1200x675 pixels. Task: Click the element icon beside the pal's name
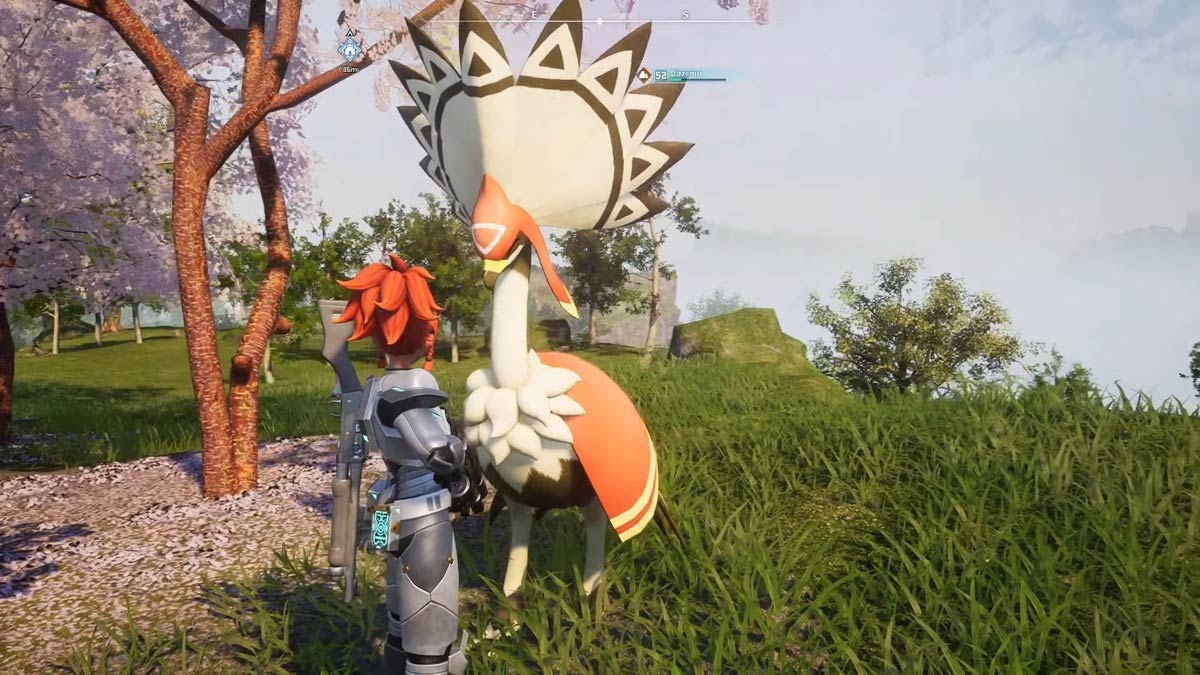coord(645,74)
